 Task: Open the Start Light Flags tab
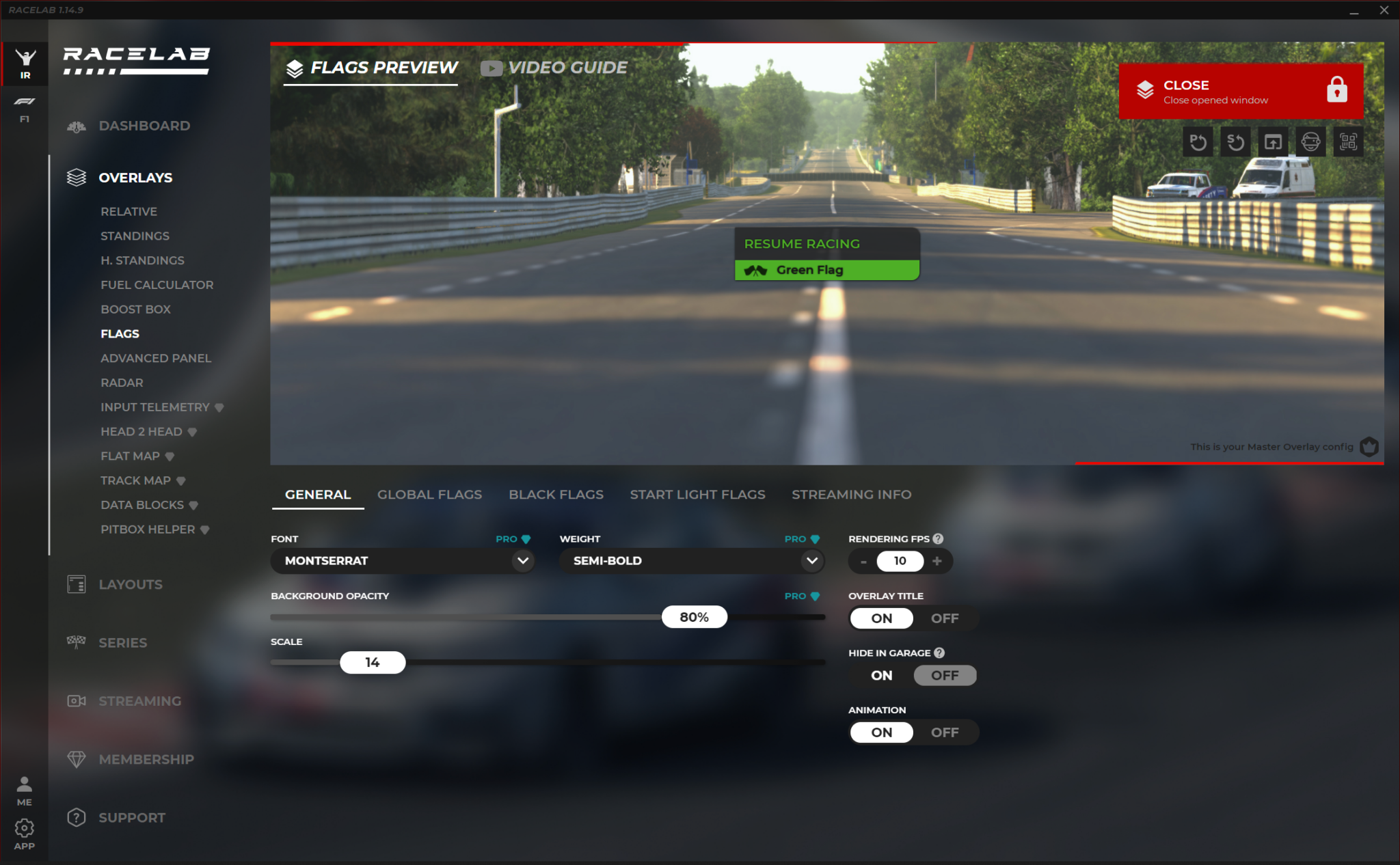[697, 494]
